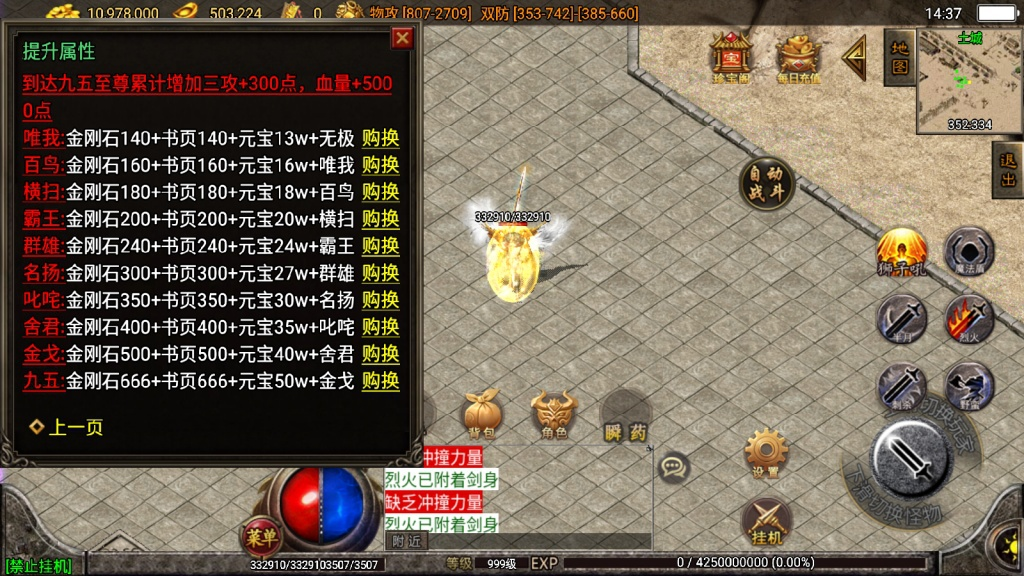
Task: Click the 土城 minimap
Action: click(x=968, y=80)
